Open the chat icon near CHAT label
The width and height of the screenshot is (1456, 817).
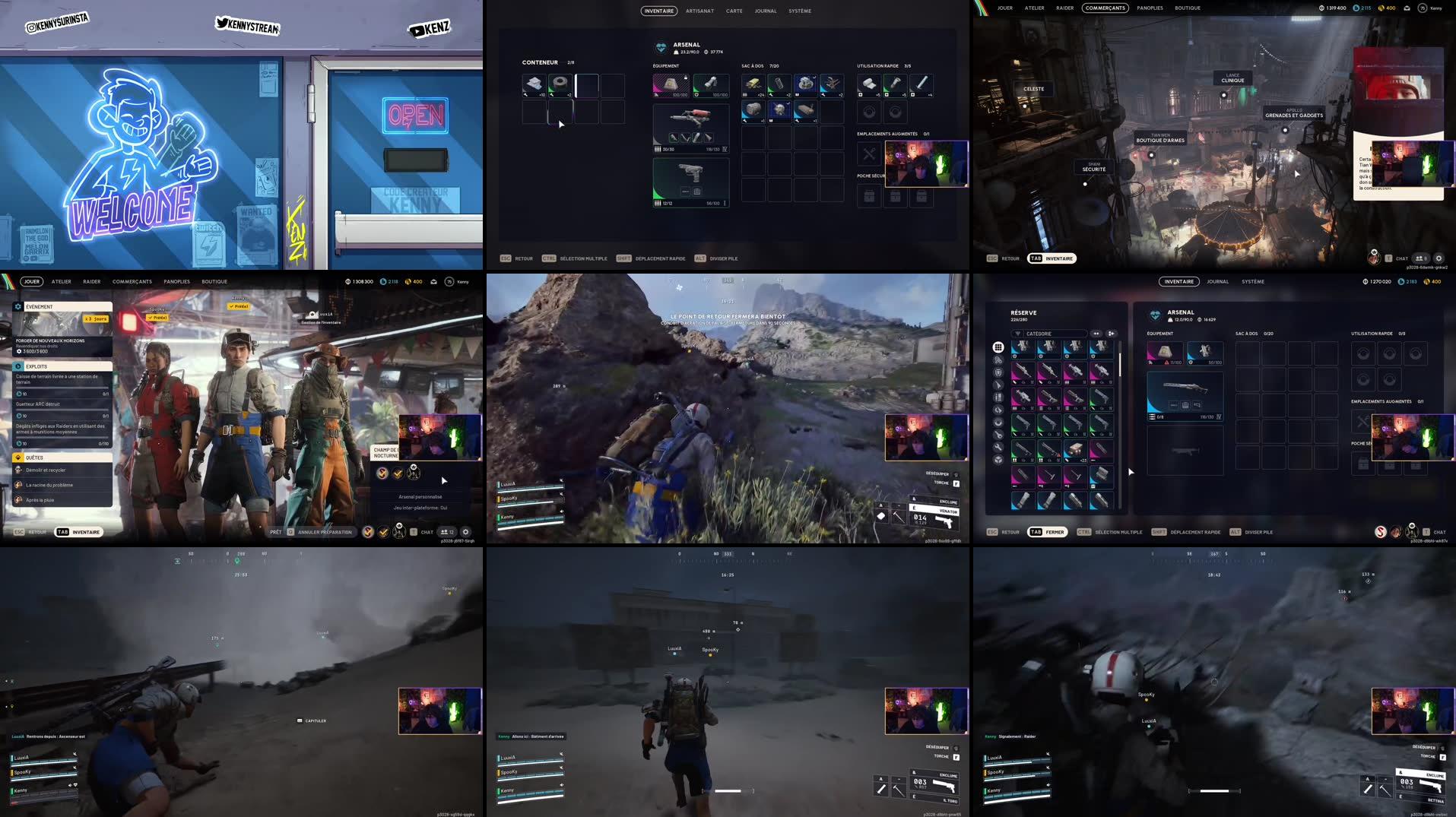(x=414, y=531)
